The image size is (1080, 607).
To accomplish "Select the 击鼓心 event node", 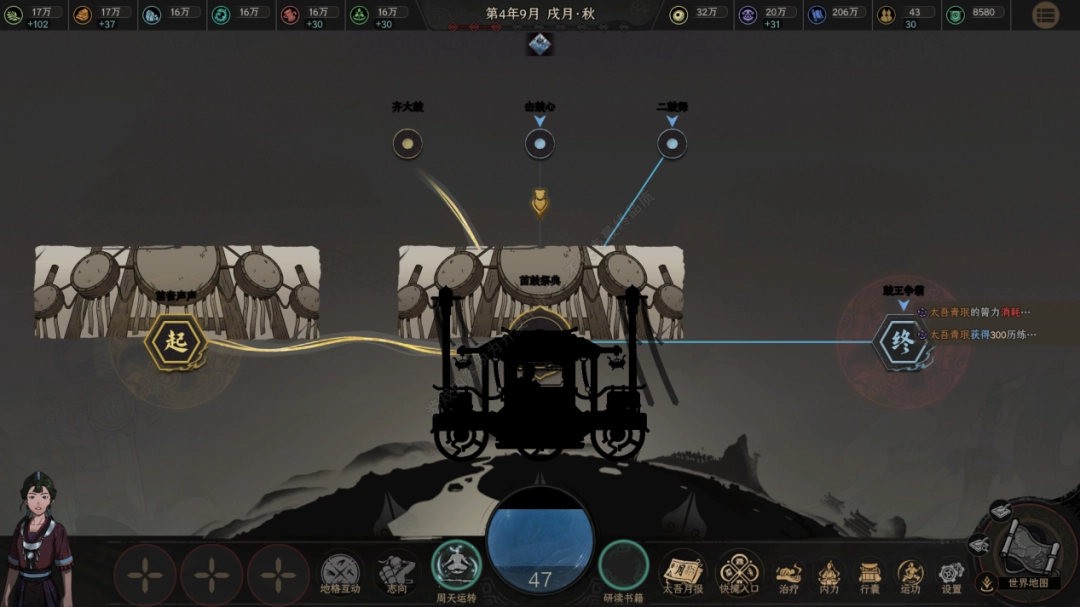I will 540,144.
